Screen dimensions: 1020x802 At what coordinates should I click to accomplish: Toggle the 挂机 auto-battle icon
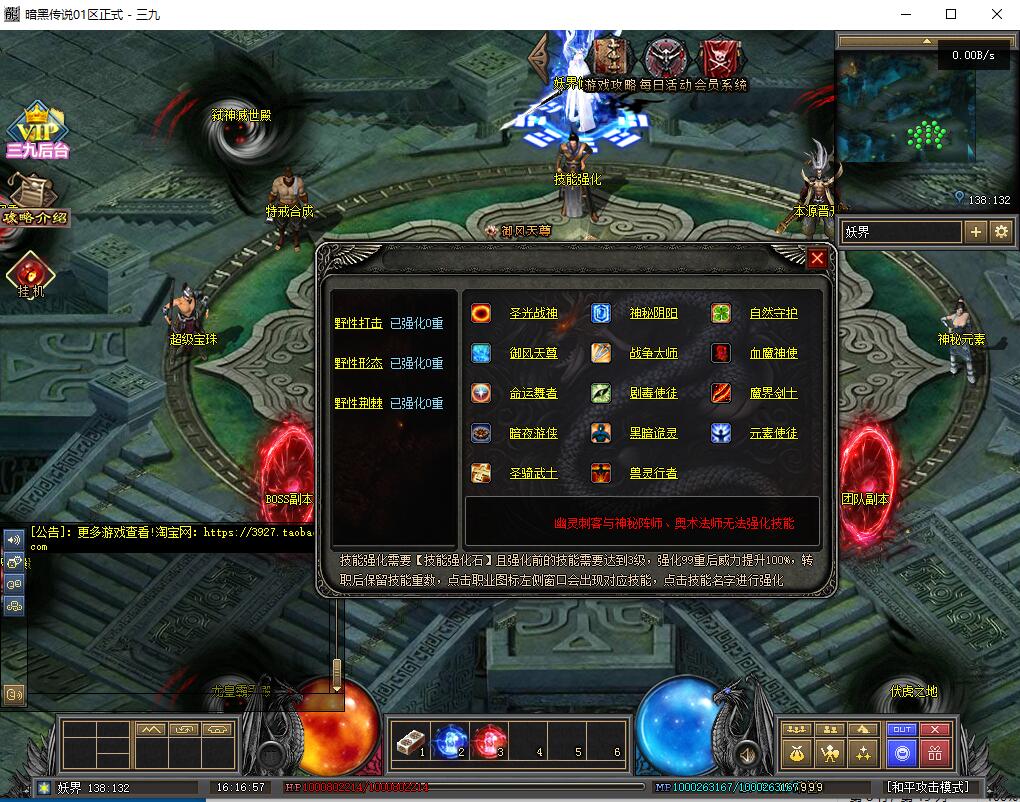30,273
